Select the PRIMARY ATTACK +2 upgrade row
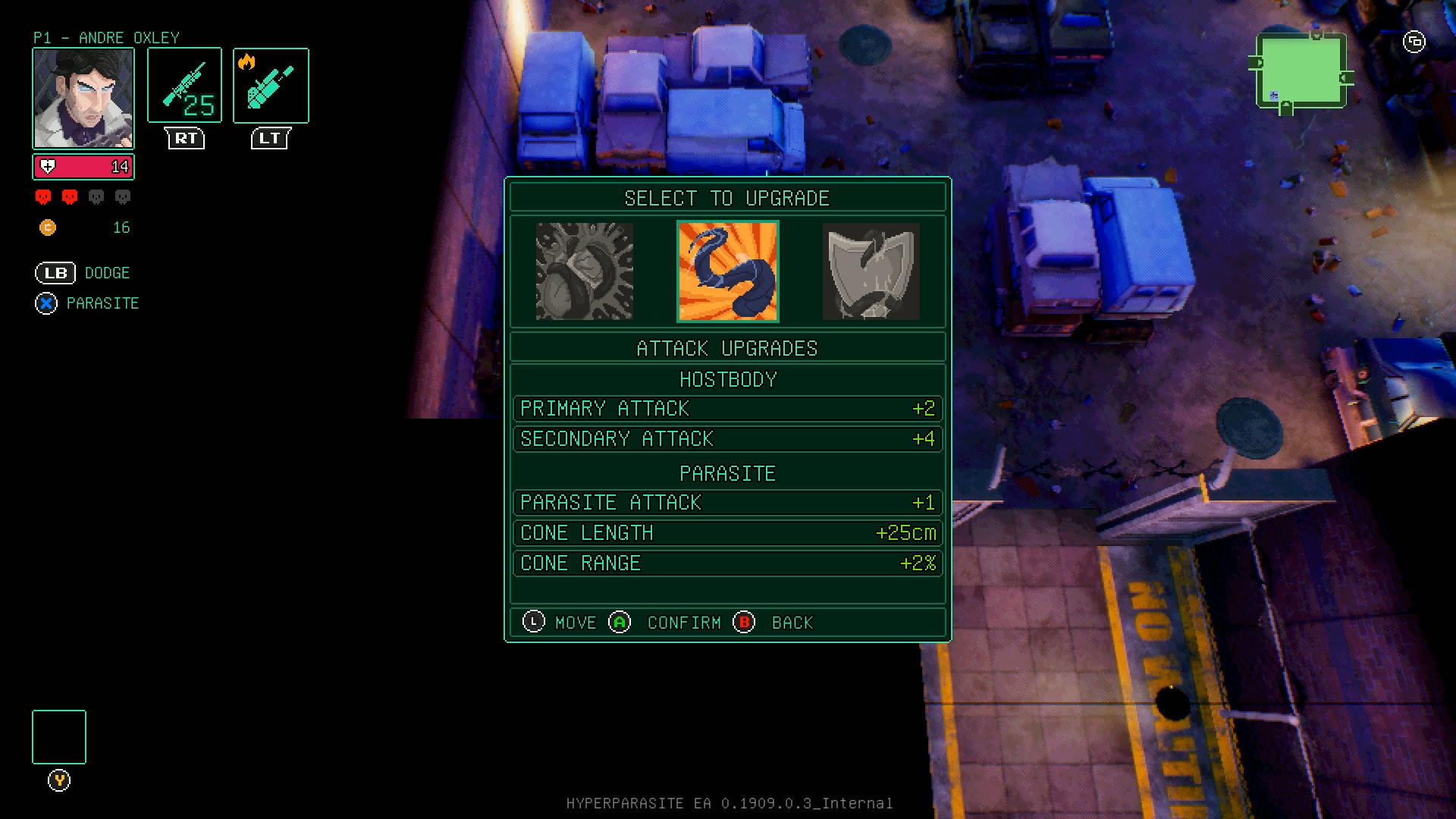The image size is (1456, 819). tap(726, 409)
